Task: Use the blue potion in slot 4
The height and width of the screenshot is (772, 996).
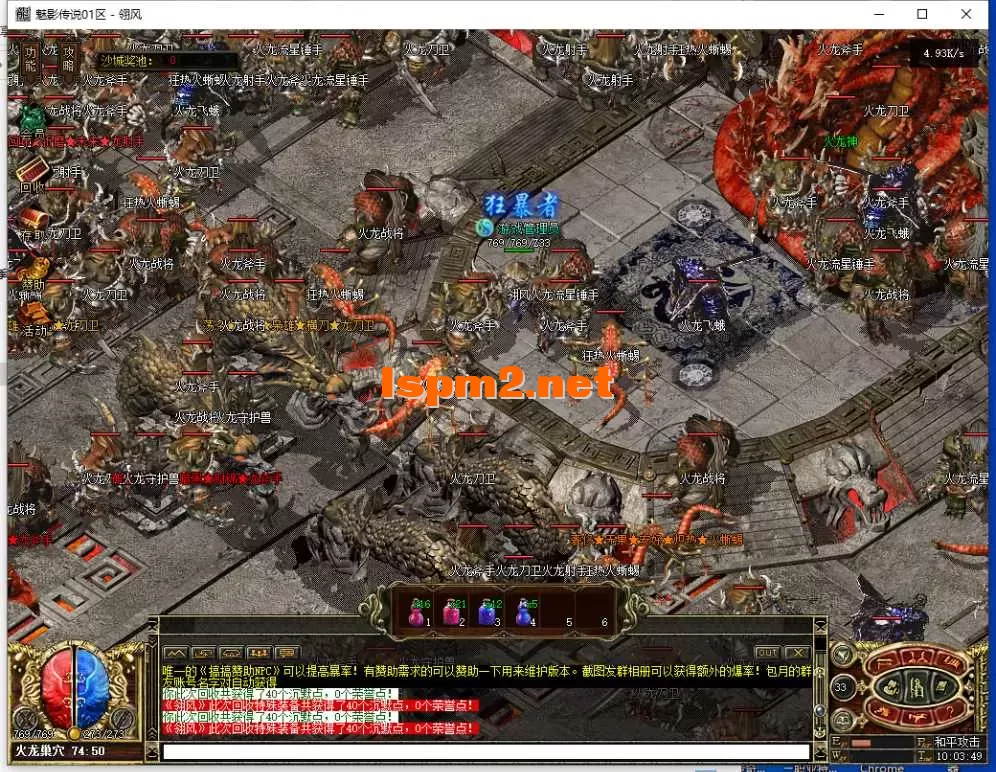Action: (x=525, y=612)
